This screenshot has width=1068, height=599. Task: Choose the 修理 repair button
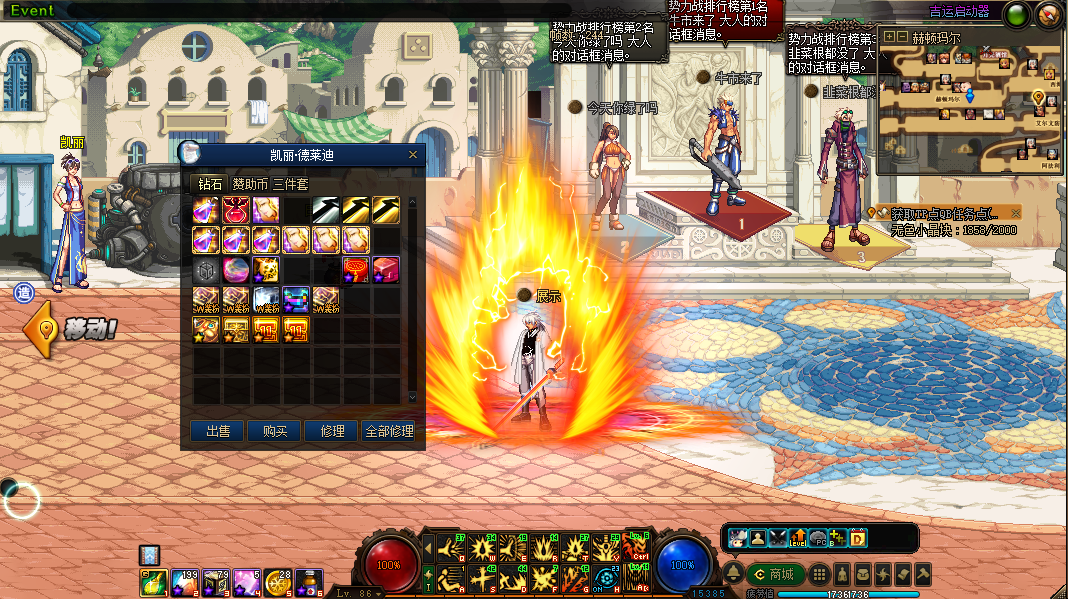click(x=332, y=431)
